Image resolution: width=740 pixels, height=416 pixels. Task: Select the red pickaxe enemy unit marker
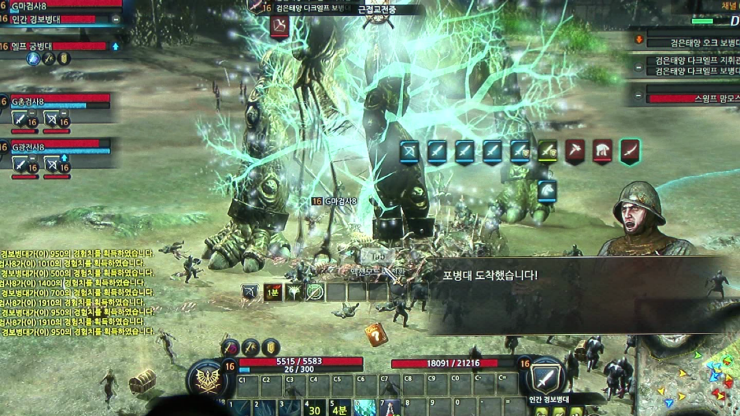(575, 151)
